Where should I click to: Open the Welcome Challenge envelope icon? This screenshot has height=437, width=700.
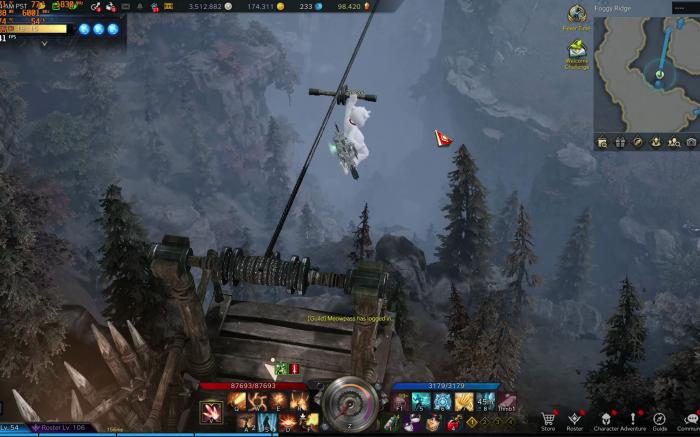click(577, 50)
